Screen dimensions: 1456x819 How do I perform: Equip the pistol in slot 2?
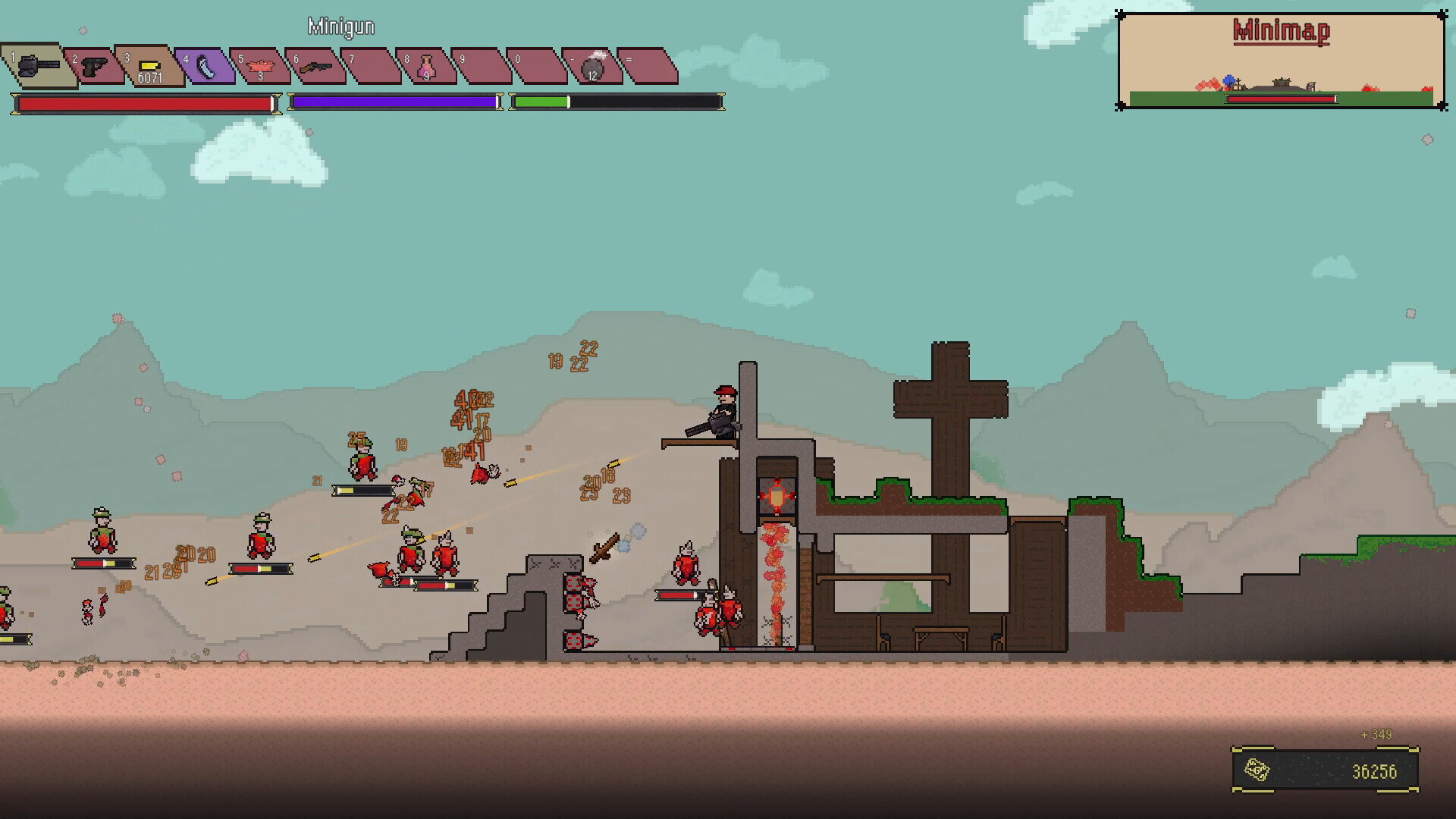point(94,67)
